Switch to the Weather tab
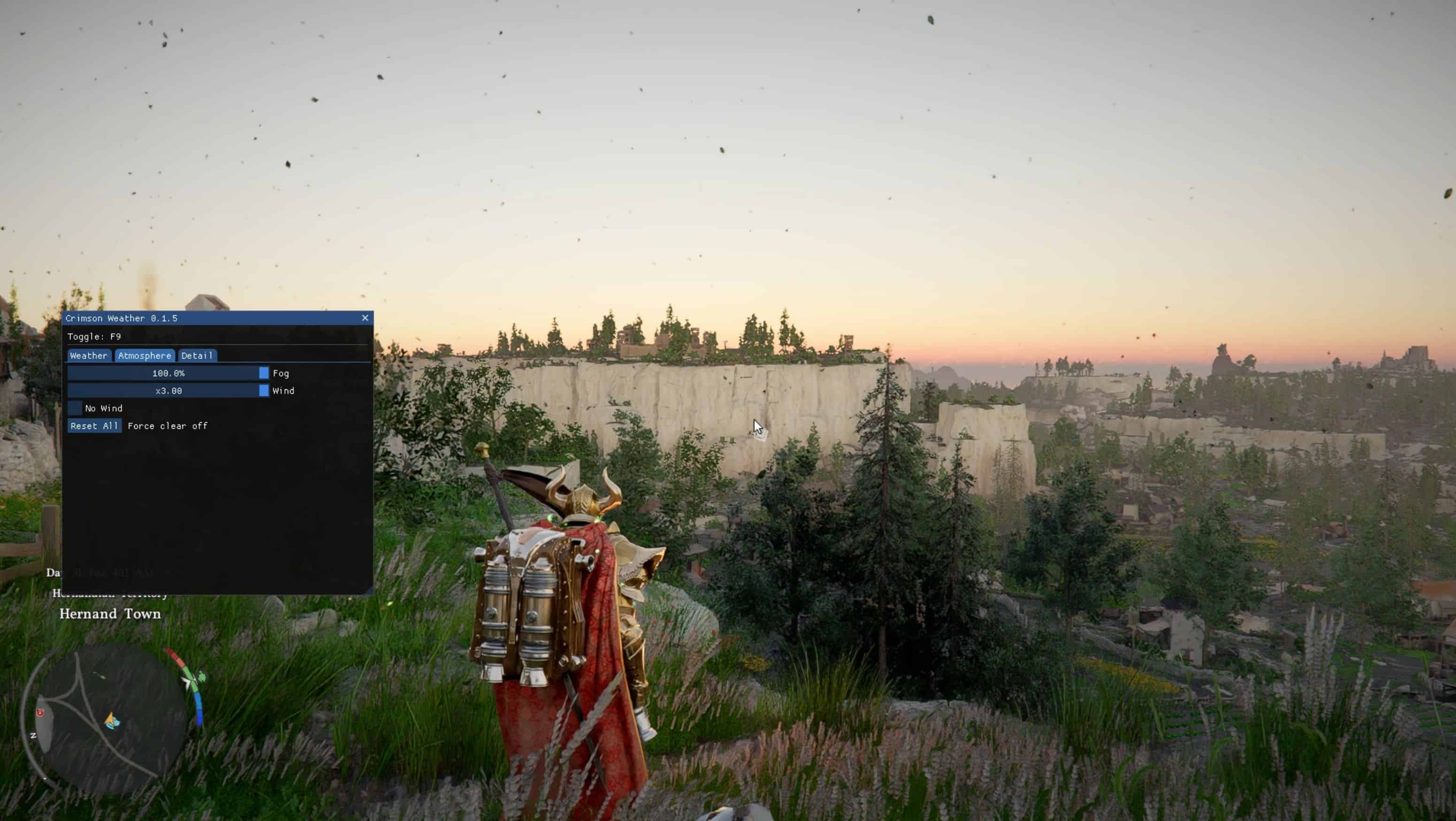The width and height of the screenshot is (1456, 821). click(89, 356)
